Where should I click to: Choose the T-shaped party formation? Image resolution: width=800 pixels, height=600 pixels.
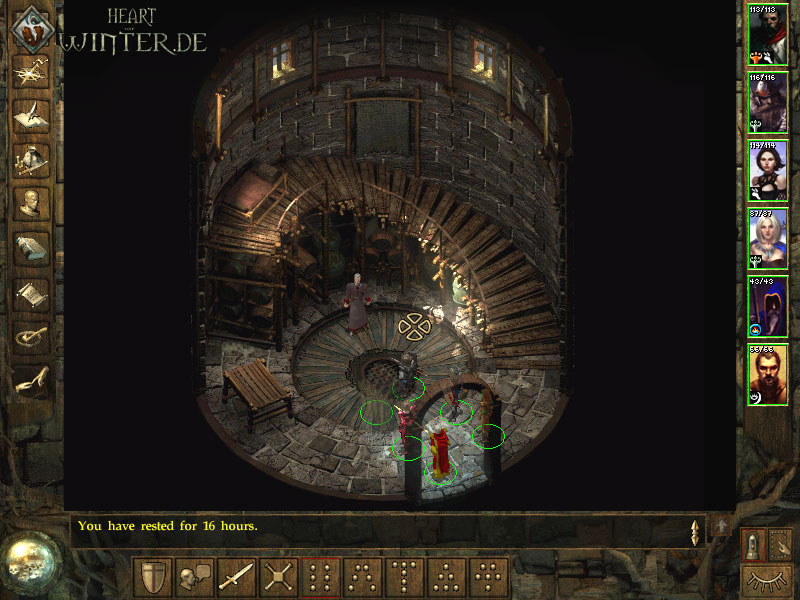(405, 577)
